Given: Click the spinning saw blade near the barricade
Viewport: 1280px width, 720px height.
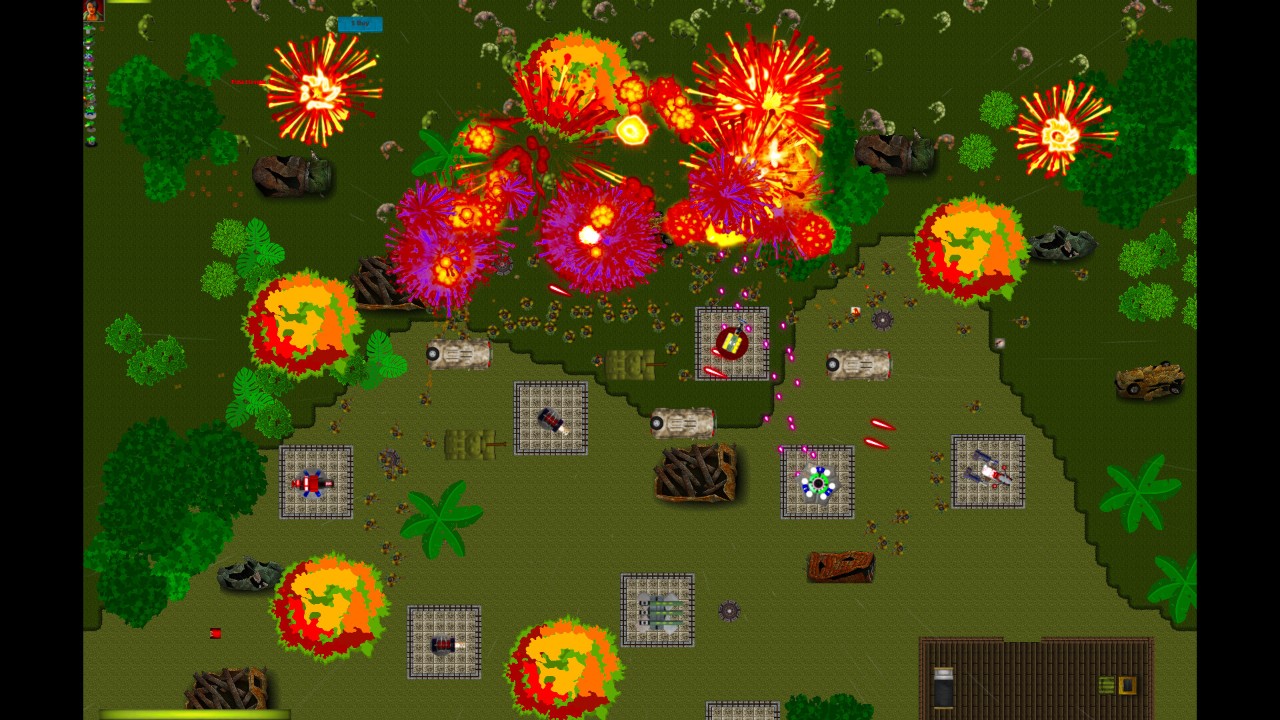Looking at the screenshot, I should tap(729, 611).
